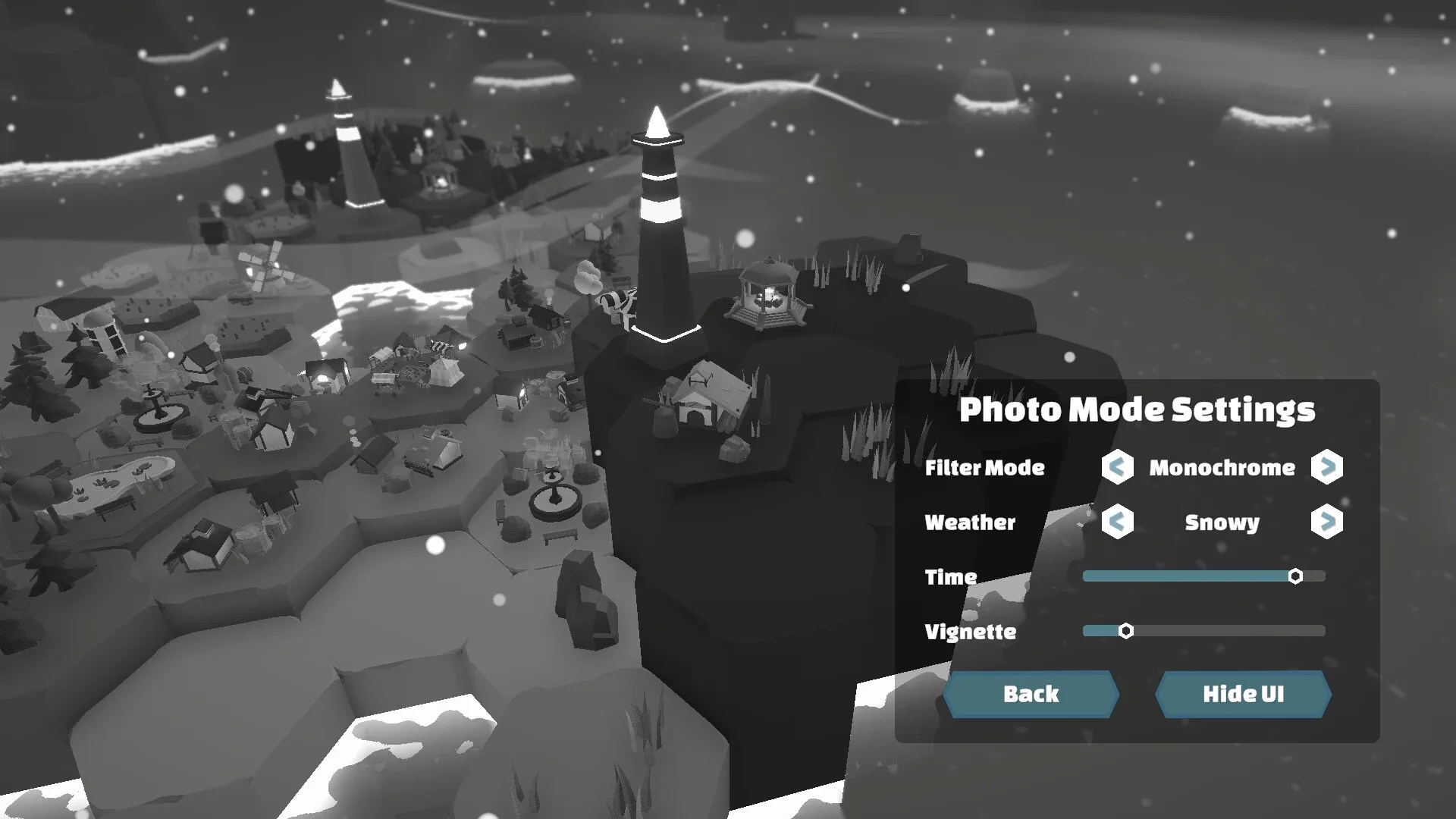The image size is (1456, 819).
Task: Click the right arrow beside Snowy weather
Action: [x=1327, y=523]
